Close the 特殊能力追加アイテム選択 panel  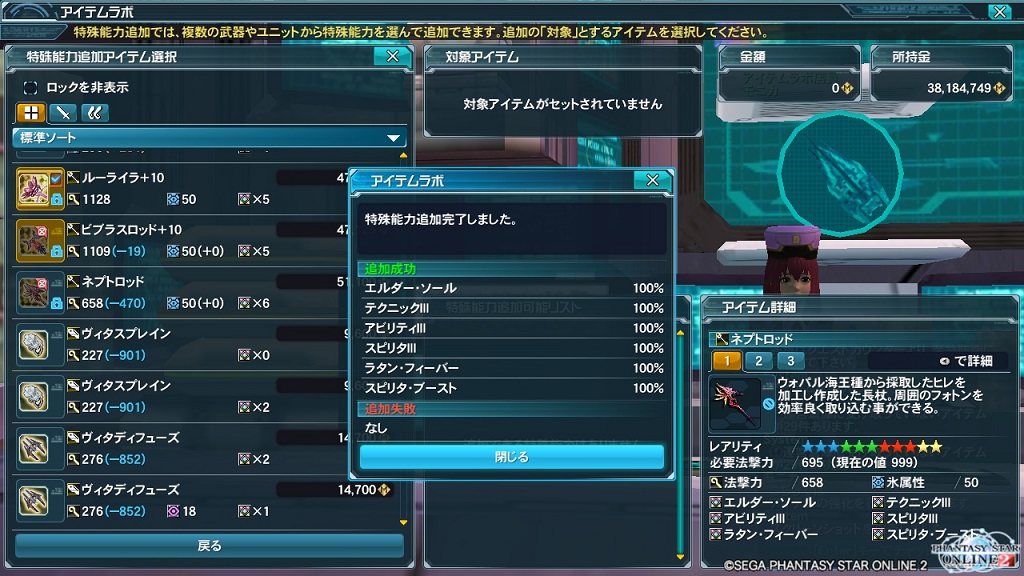click(392, 57)
